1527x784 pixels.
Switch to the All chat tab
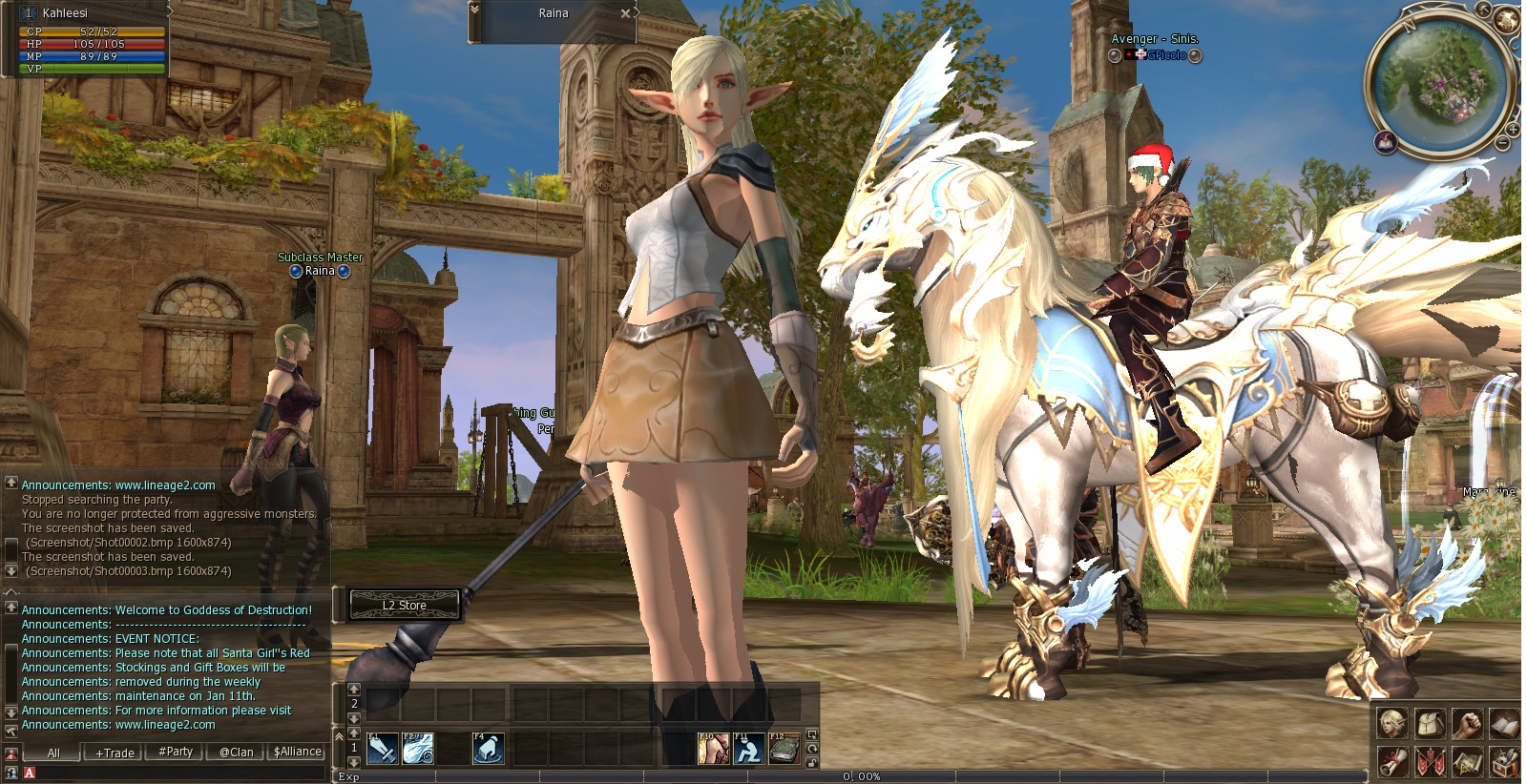click(53, 753)
